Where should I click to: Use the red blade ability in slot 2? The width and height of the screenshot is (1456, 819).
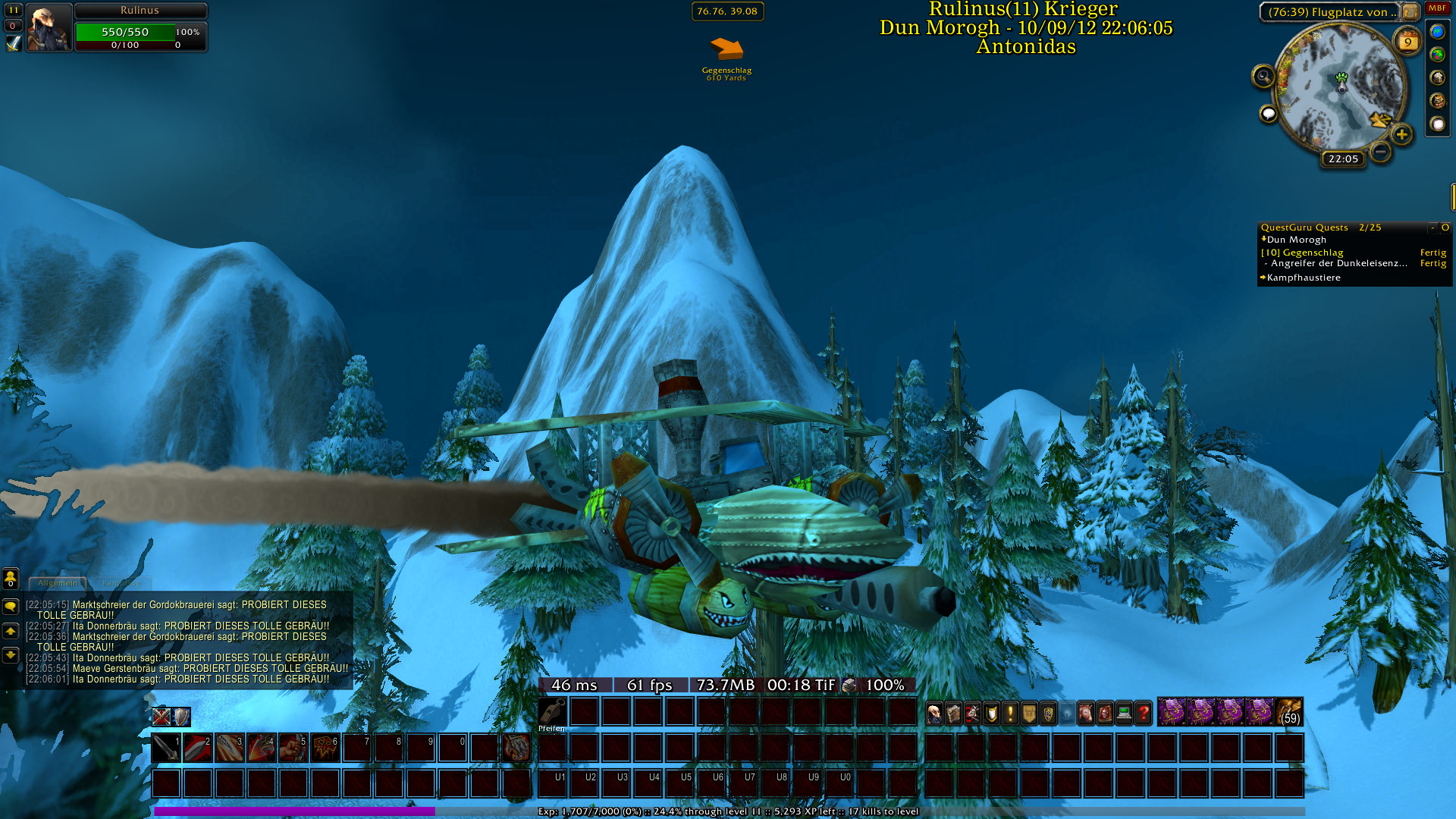(x=198, y=748)
